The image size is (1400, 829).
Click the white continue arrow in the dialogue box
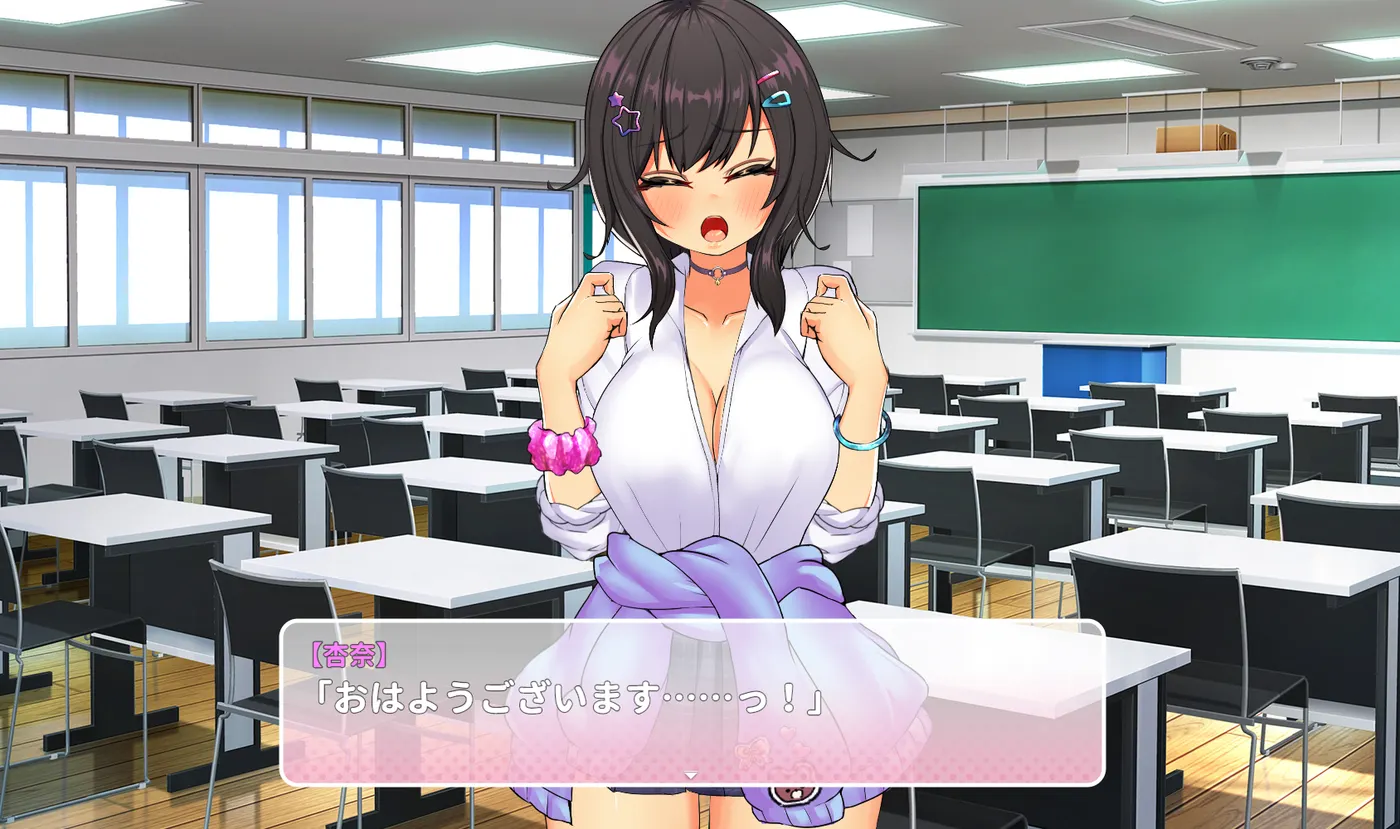pyautogui.click(x=690, y=775)
